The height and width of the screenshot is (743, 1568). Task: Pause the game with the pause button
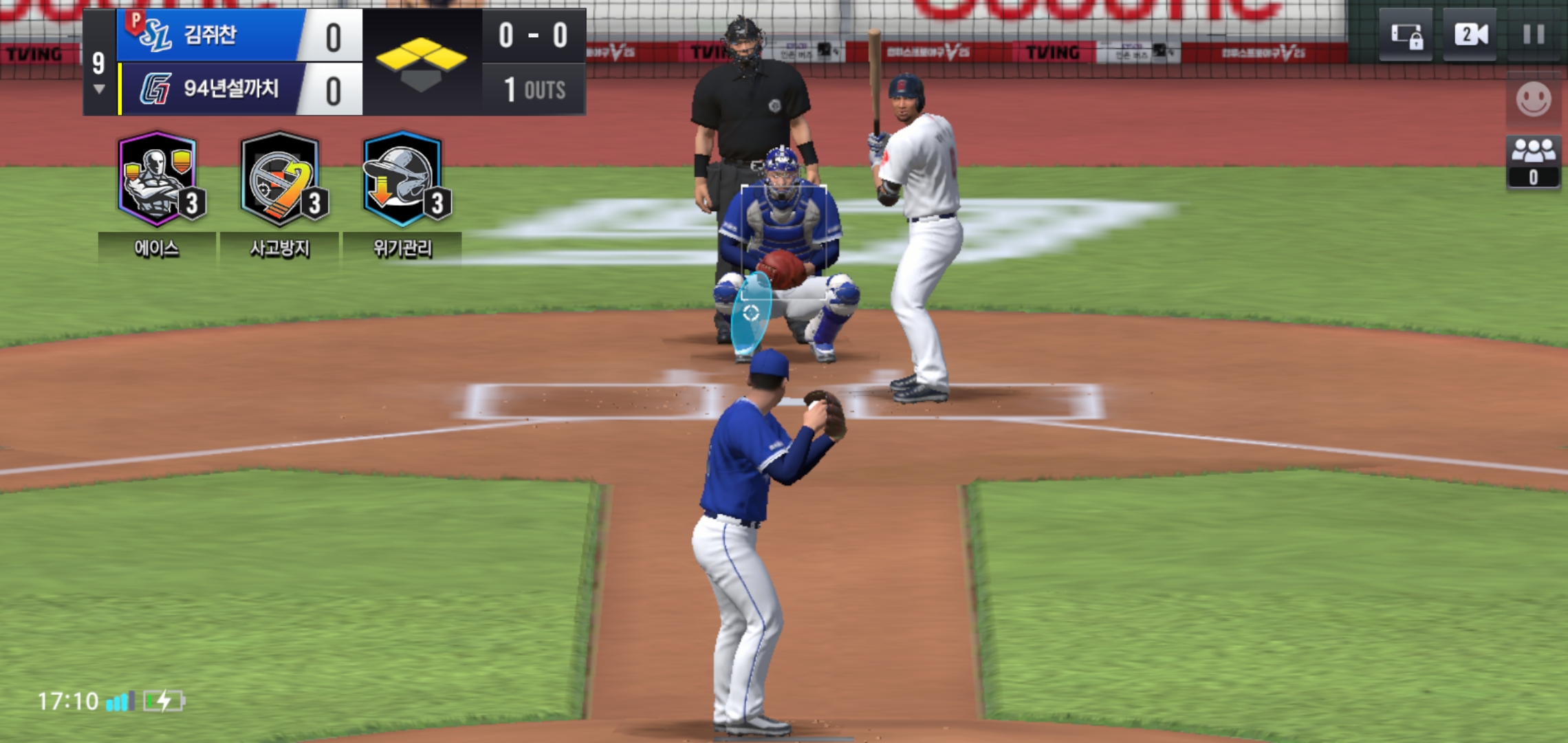click(x=1533, y=34)
